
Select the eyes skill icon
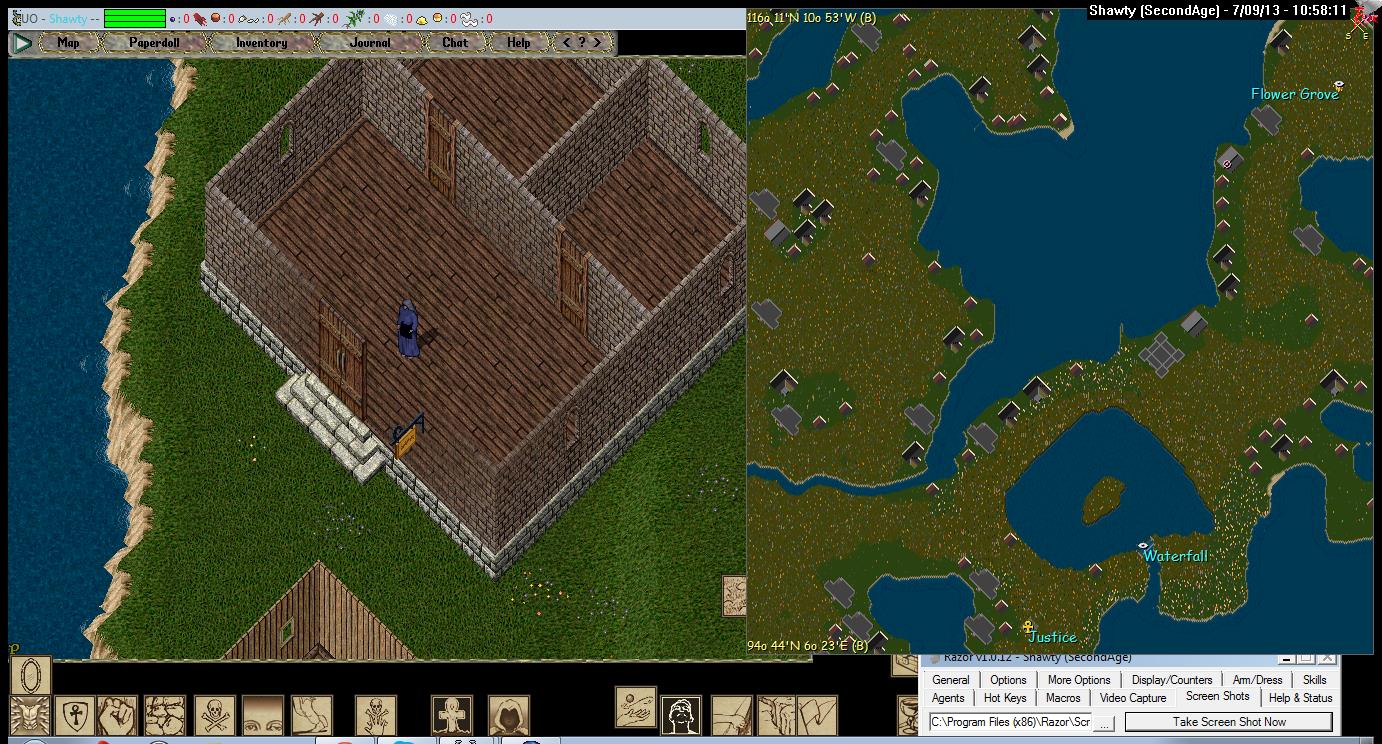pyautogui.click(x=263, y=714)
